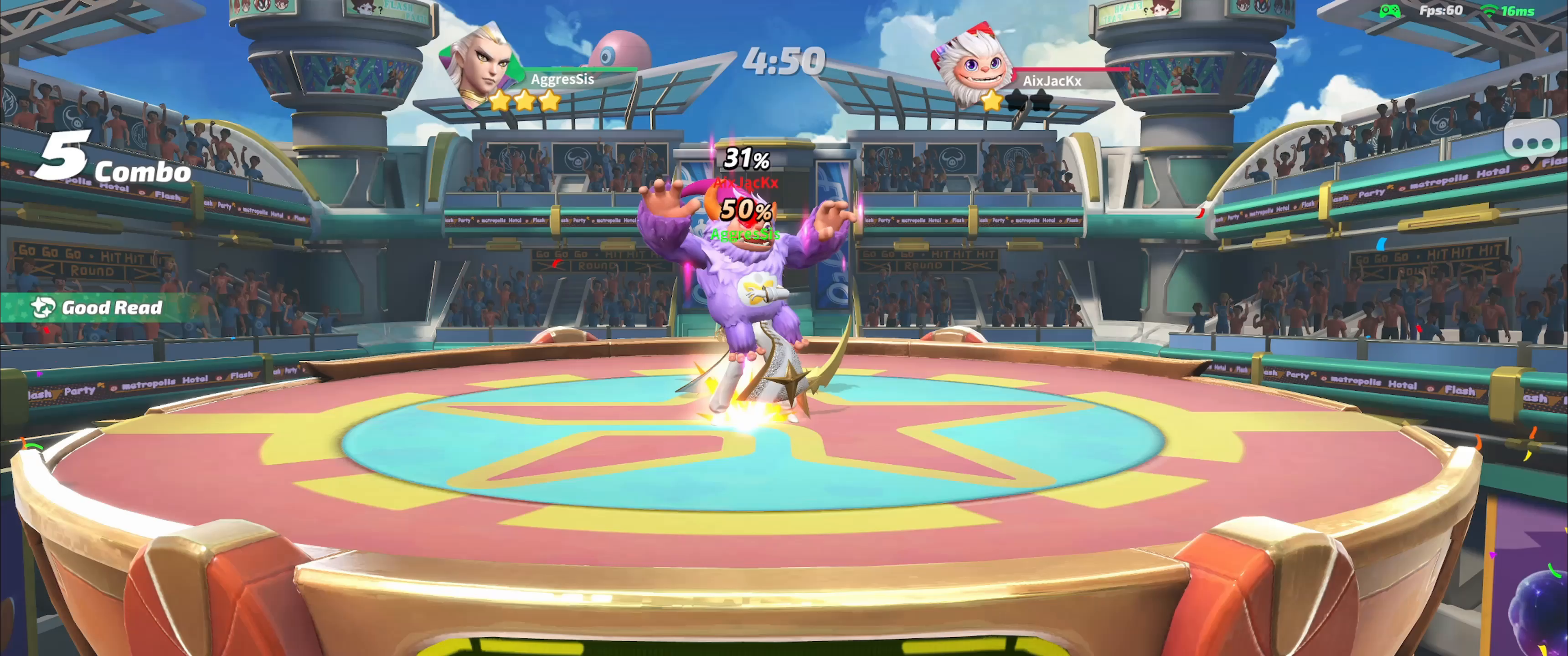Click the green gamepad icon
This screenshot has height=656, width=1568.
[1390, 11]
